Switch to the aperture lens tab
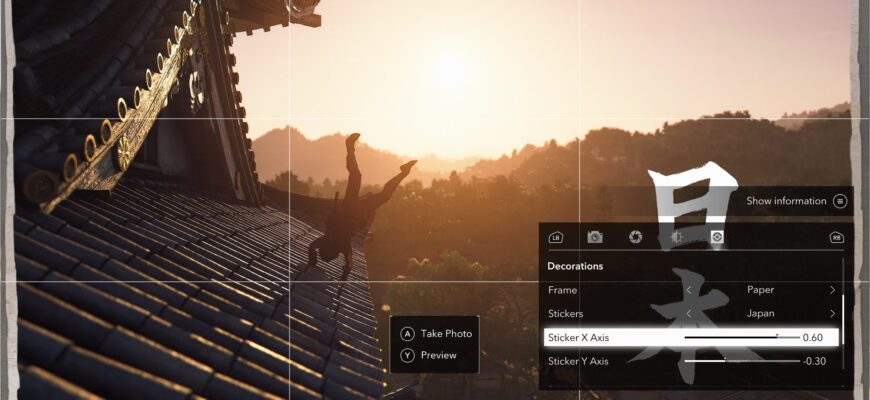Viewport: 870px width, 400px height. pos(635,237)
